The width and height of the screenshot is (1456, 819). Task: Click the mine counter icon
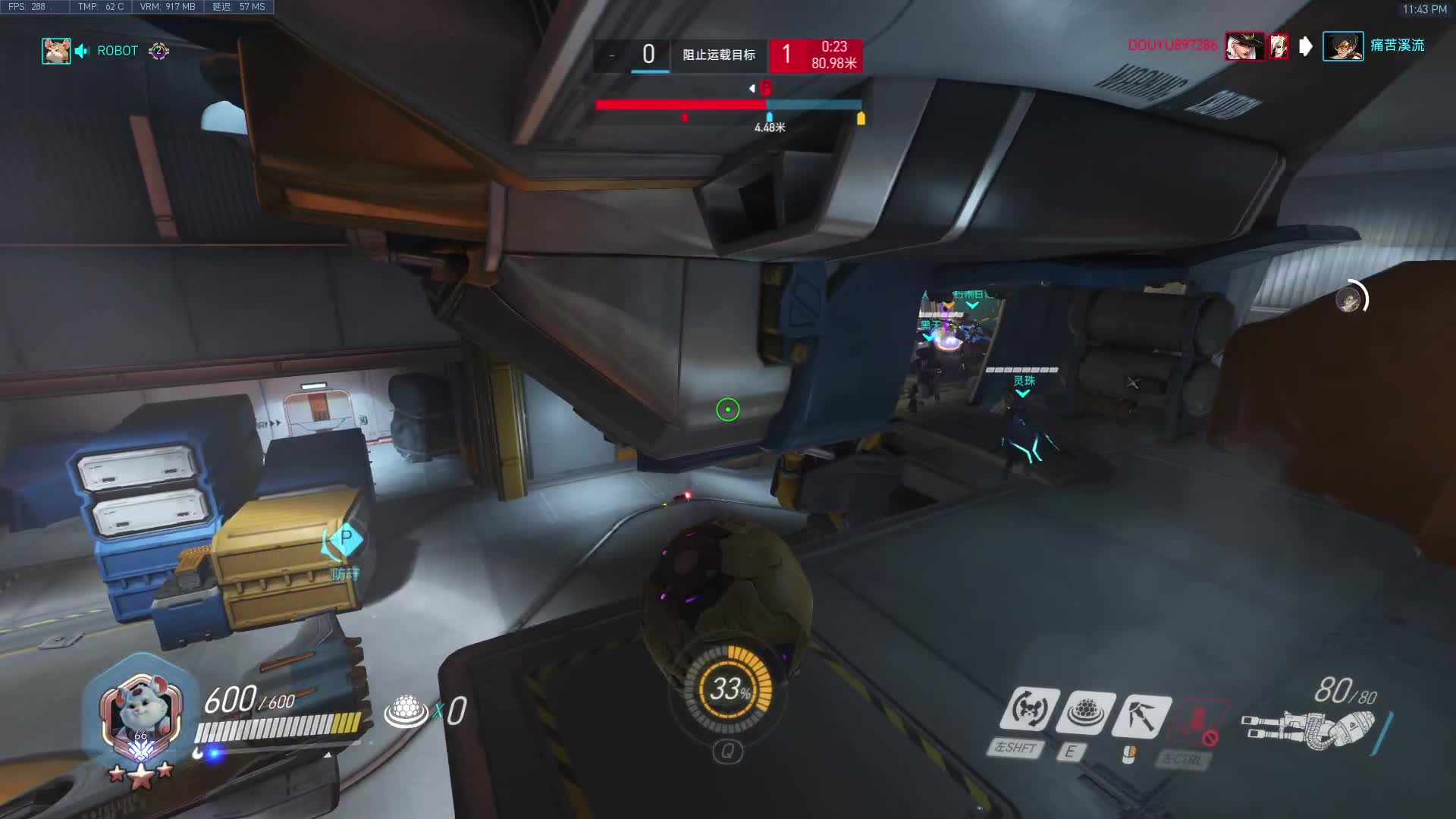[x=406, y=711]
